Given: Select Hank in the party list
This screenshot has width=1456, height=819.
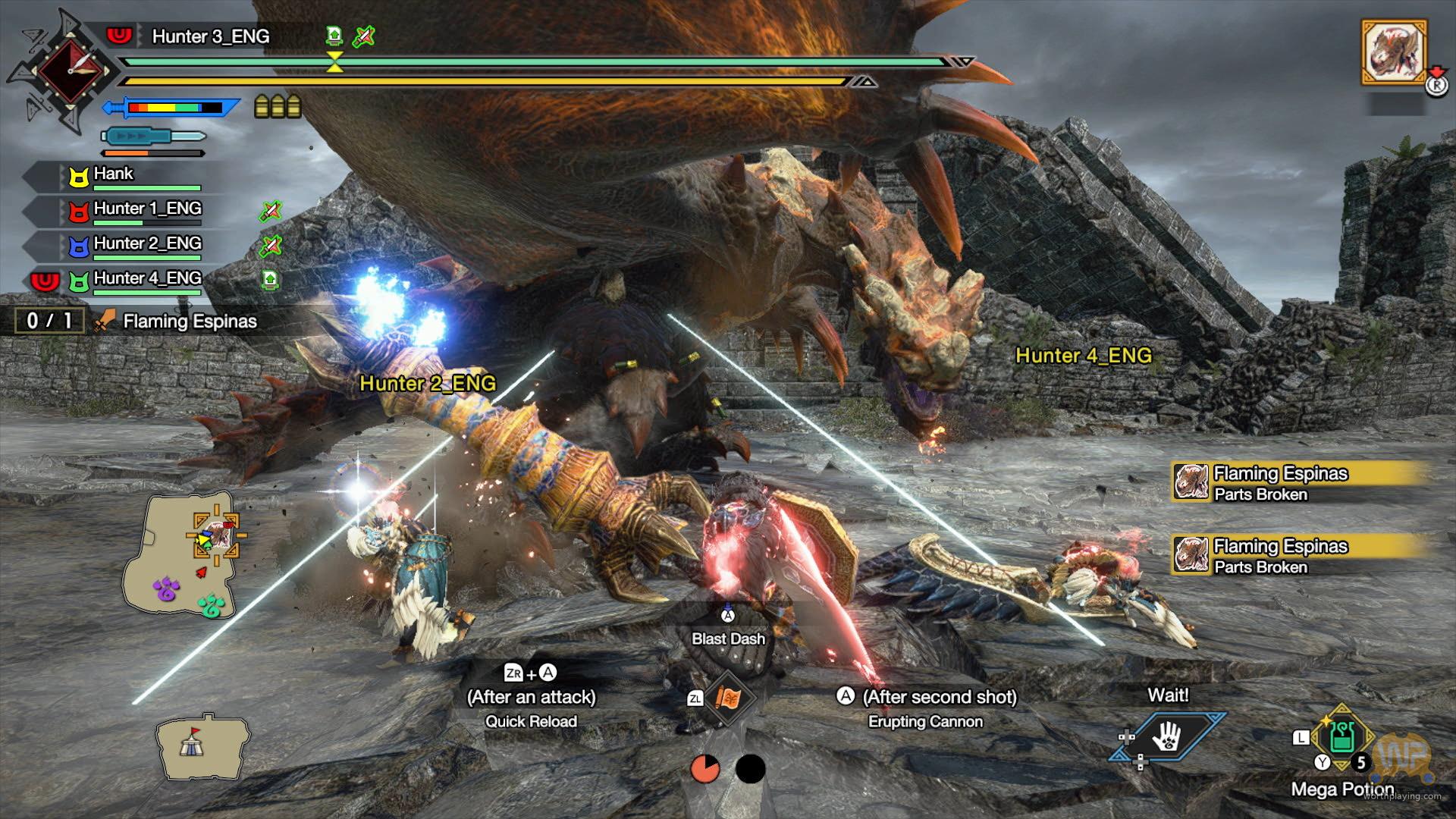Looking at the screenshot, I should coord(114,174).
